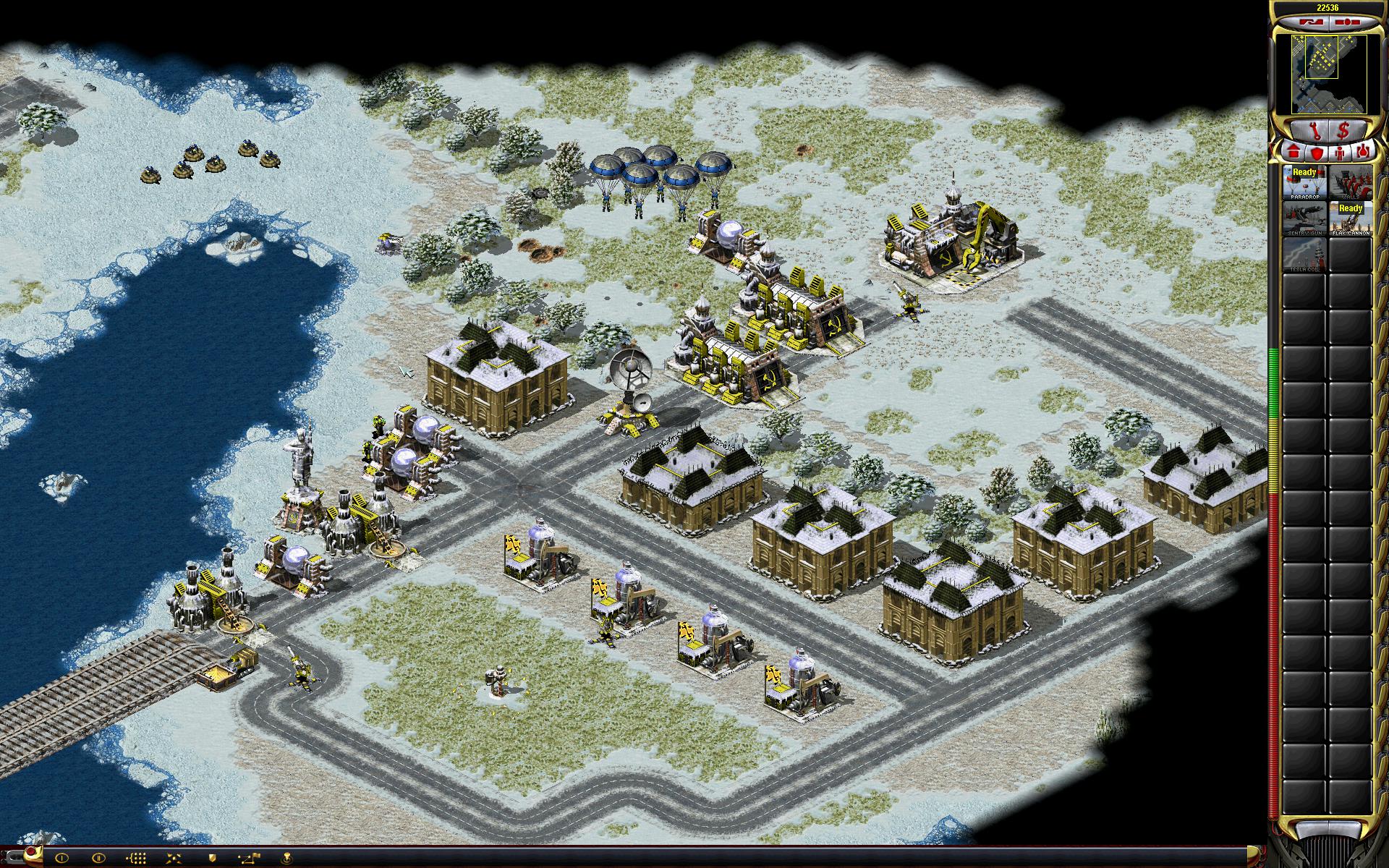
Task: Choose the Walls build icon
Action: click(1350, 182)
